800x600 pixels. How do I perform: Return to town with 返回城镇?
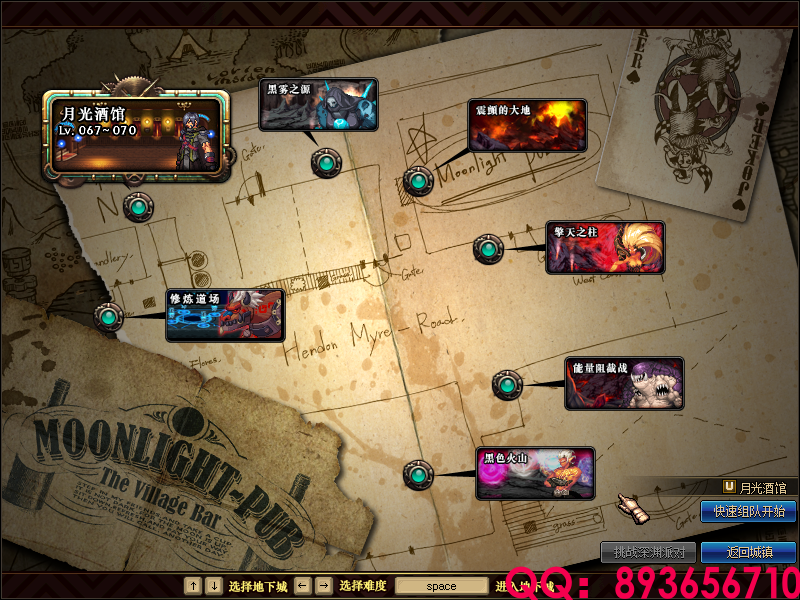pyautogui.click(x=748, y=552)
